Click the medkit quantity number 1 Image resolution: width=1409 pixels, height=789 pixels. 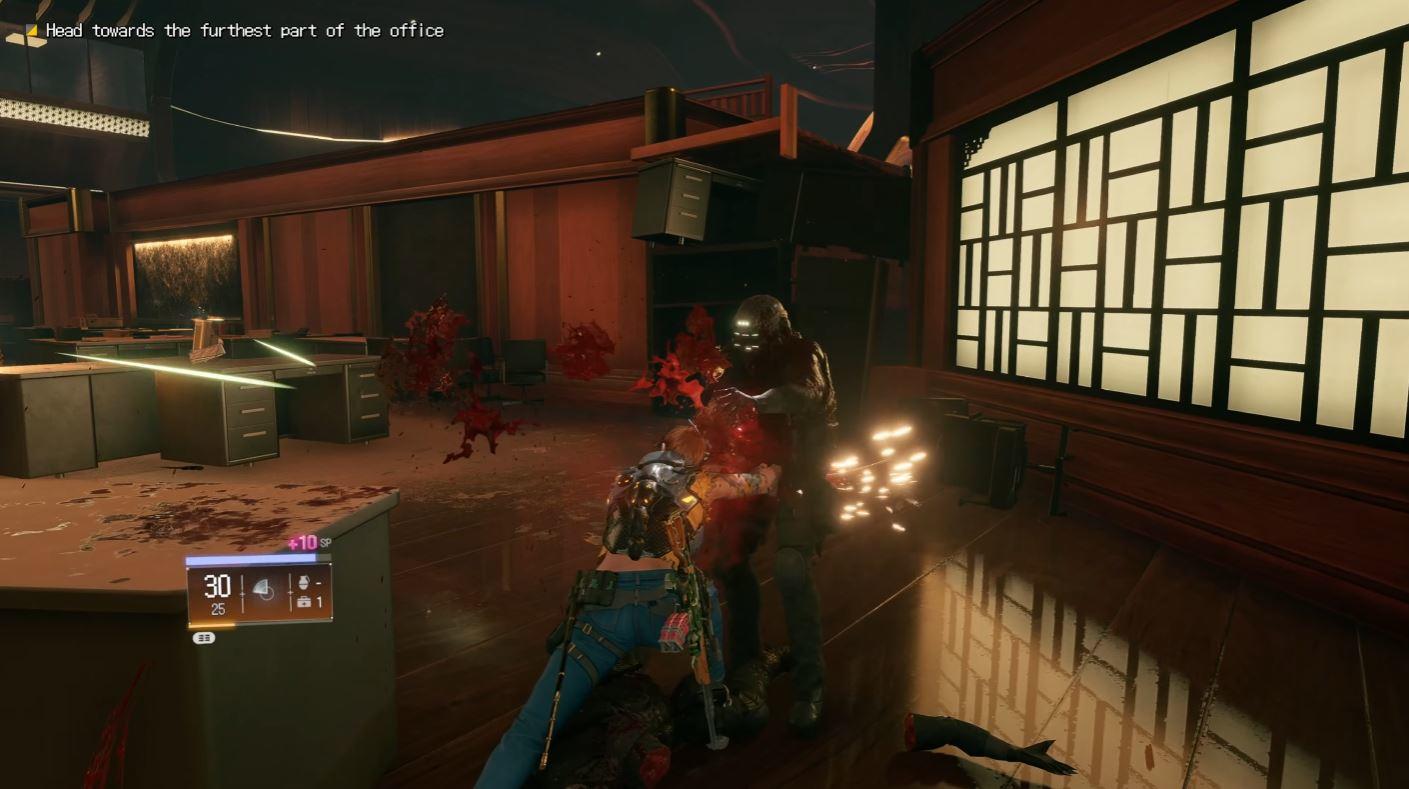[319, 602]
